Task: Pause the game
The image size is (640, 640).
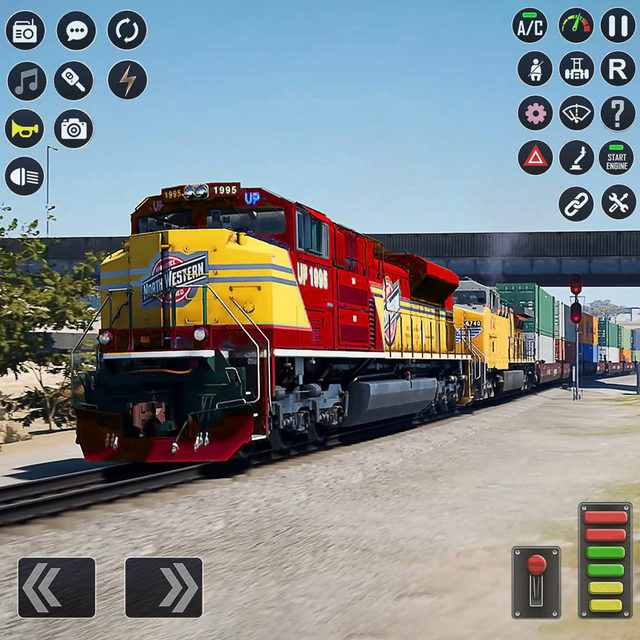Action: coord(617,25)
